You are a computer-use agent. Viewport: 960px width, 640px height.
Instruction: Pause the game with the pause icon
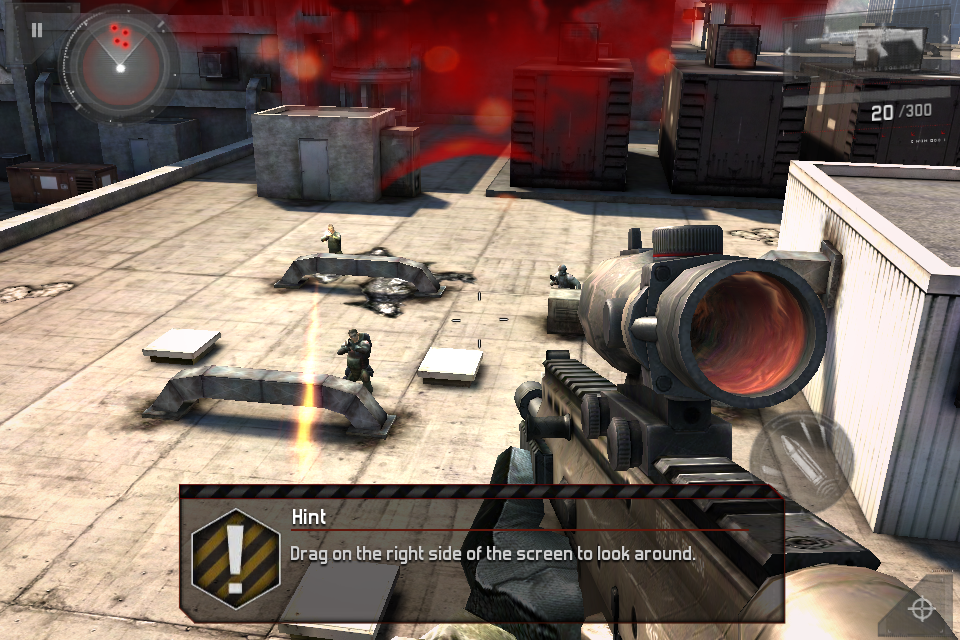37,30
